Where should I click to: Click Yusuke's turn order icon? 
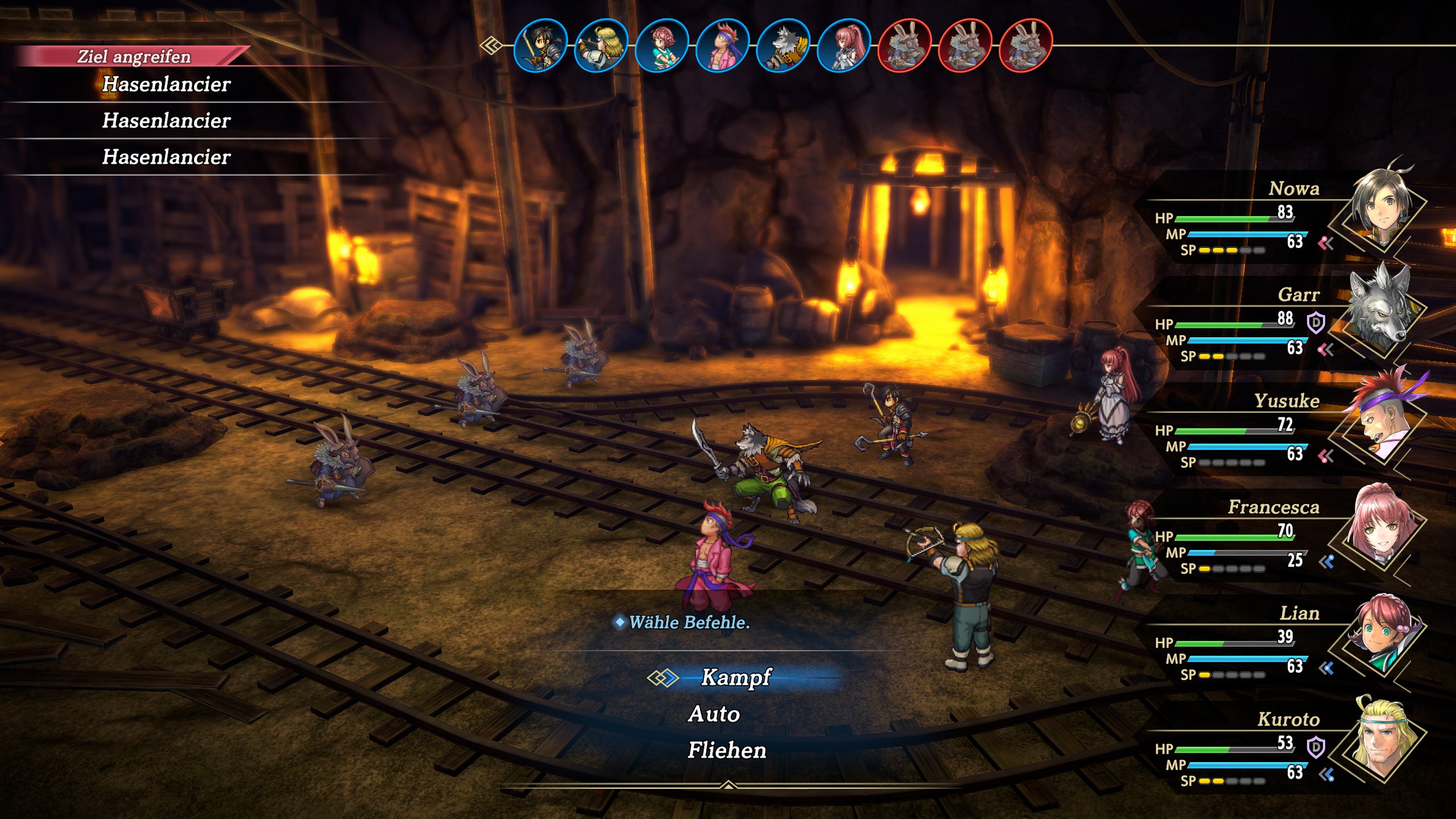click(722, 45)
